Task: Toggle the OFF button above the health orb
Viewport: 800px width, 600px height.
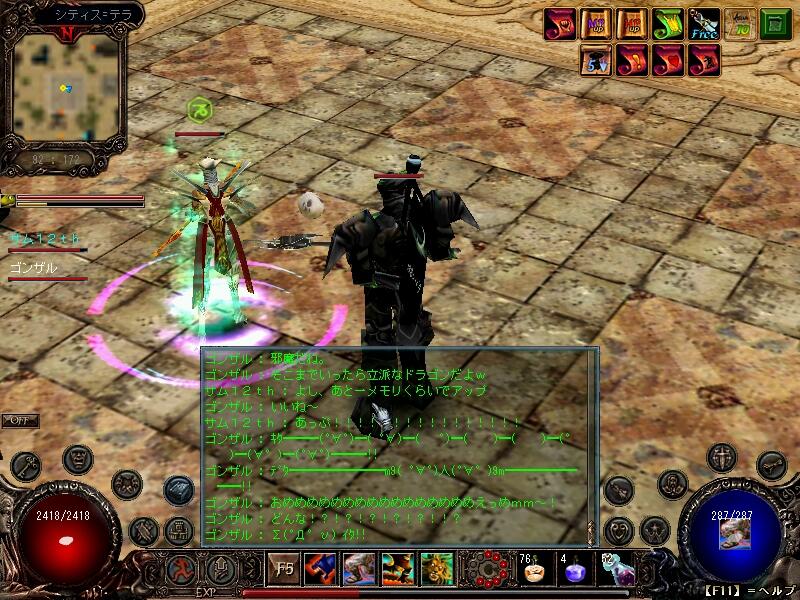Action: (19, 421)
